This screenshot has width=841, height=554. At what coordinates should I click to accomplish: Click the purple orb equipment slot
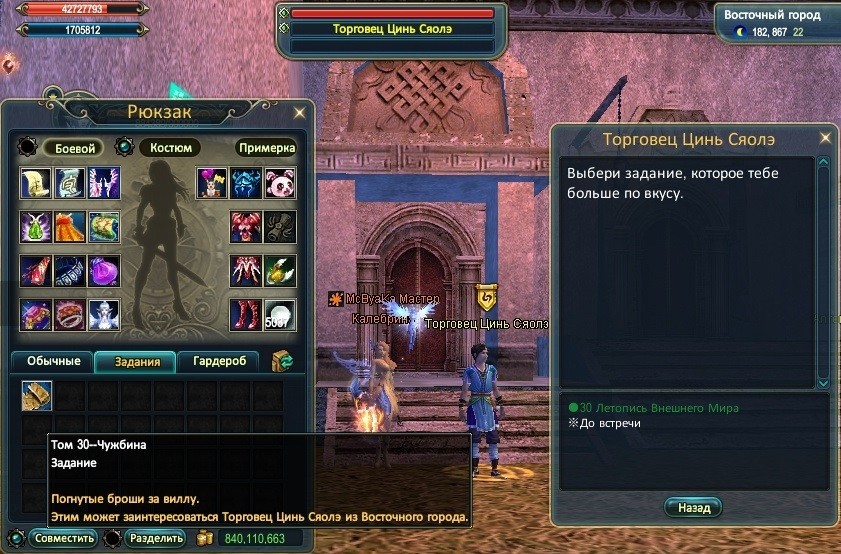(104, 270)
